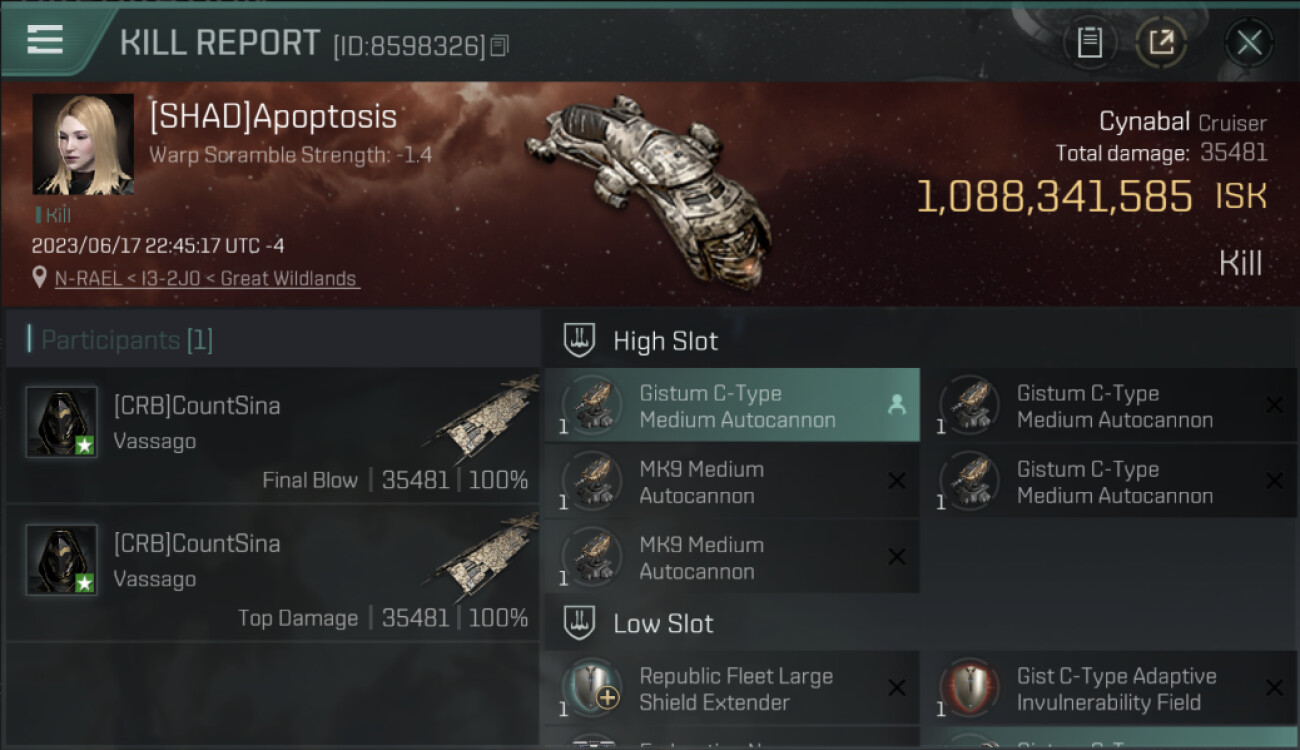1300x750 pixels.
Task: Select CountSina's Final Blow participant row
Action: pos(272,435)
